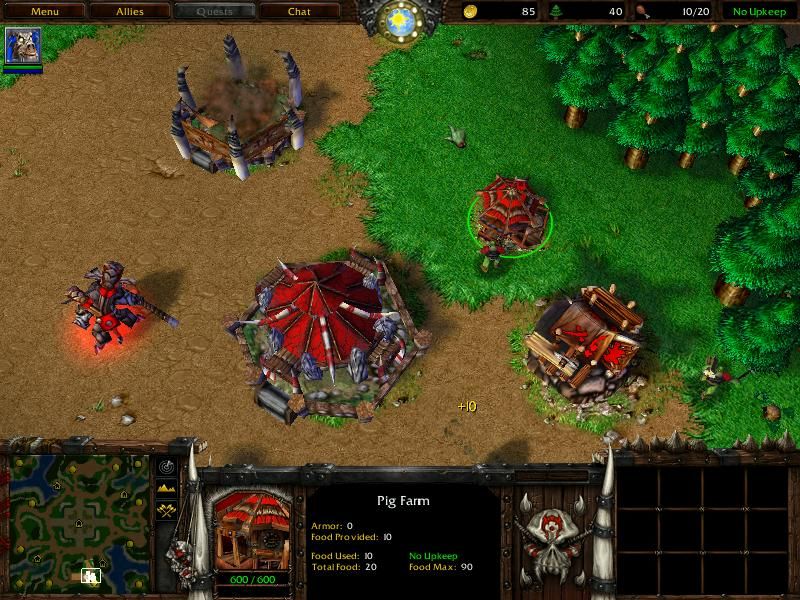This screenshot has height=600, width=800.
Task: Open the Chat window
Action: (x=299, y=12)
